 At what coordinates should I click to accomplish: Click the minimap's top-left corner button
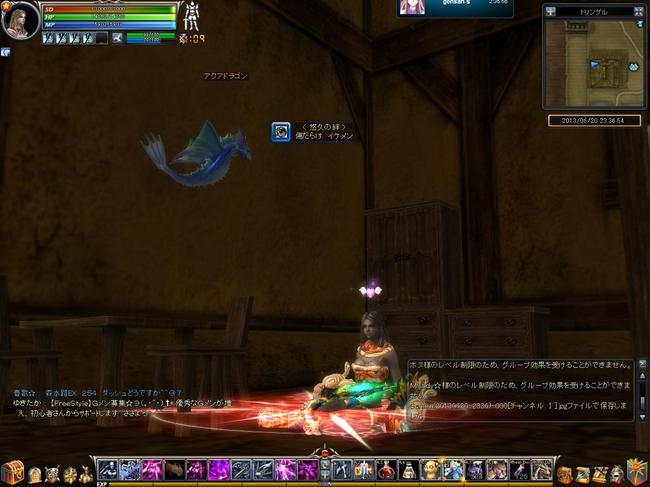550,11
